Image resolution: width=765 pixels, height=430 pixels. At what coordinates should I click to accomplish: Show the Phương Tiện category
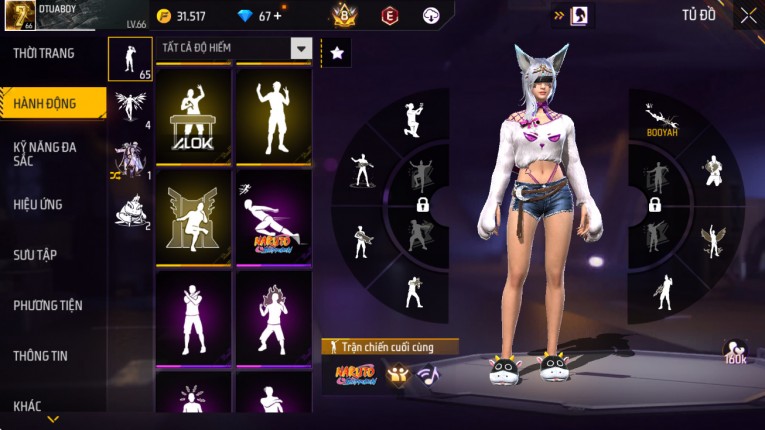pos(47,305)
